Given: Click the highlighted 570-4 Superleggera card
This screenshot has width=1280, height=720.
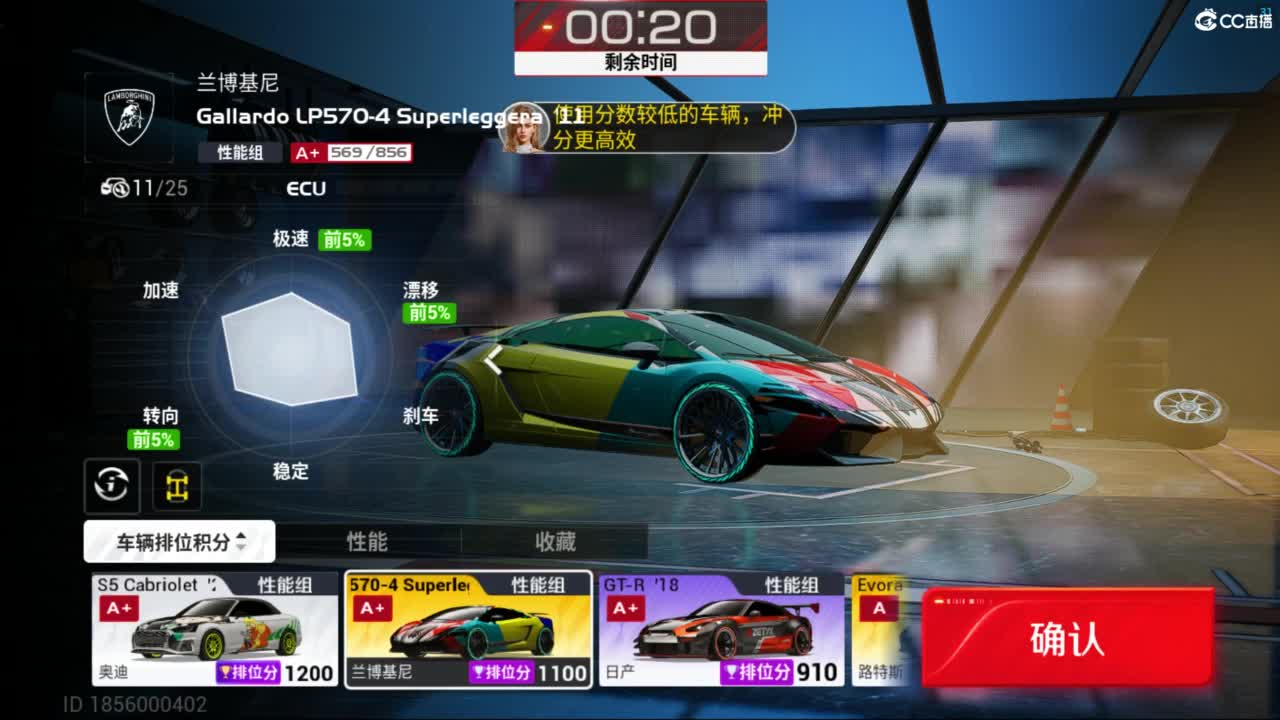Looking at the screenshot, I should [x=468, y=628].
